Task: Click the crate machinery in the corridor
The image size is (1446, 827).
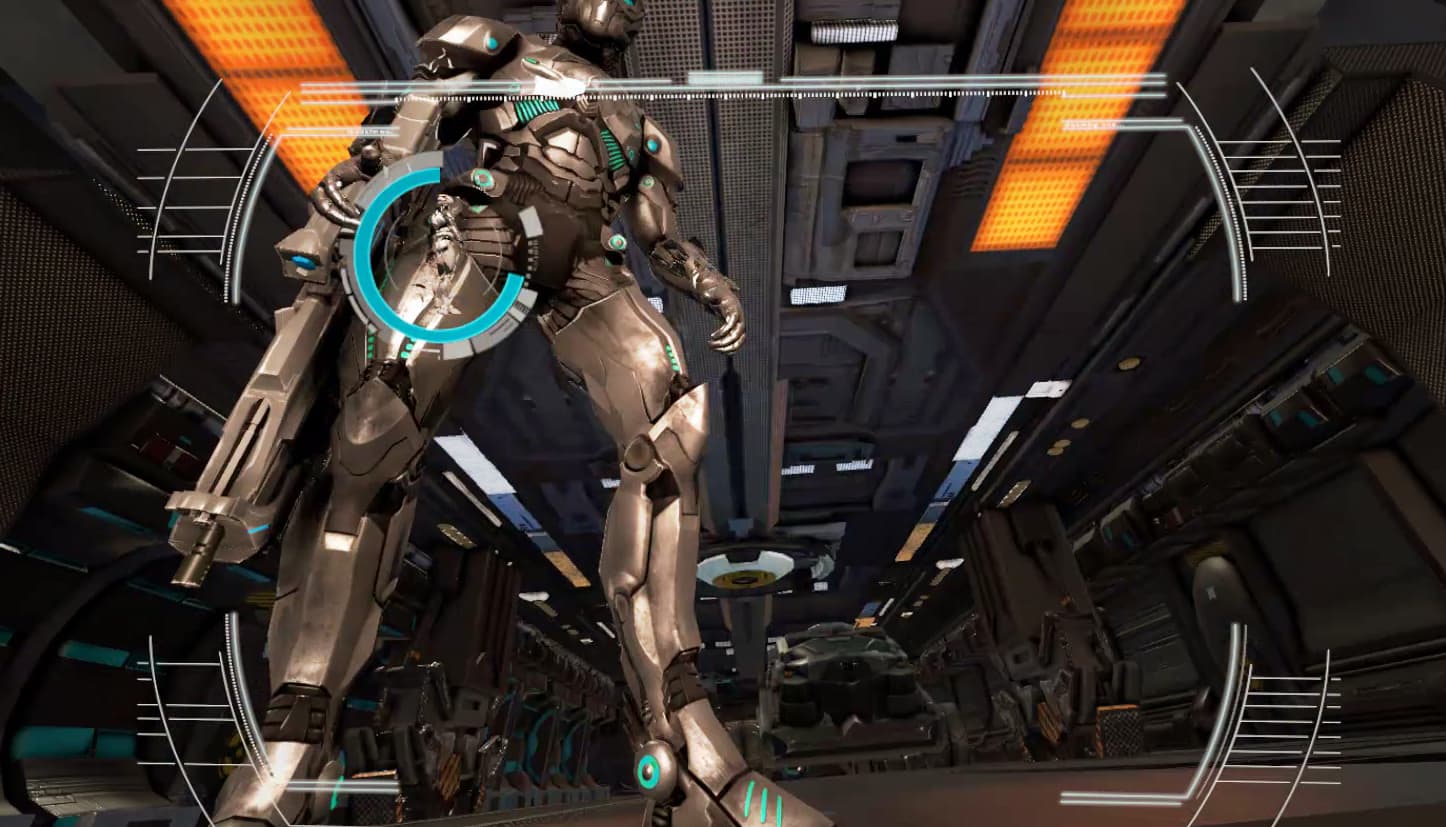Action: (850, 665)
